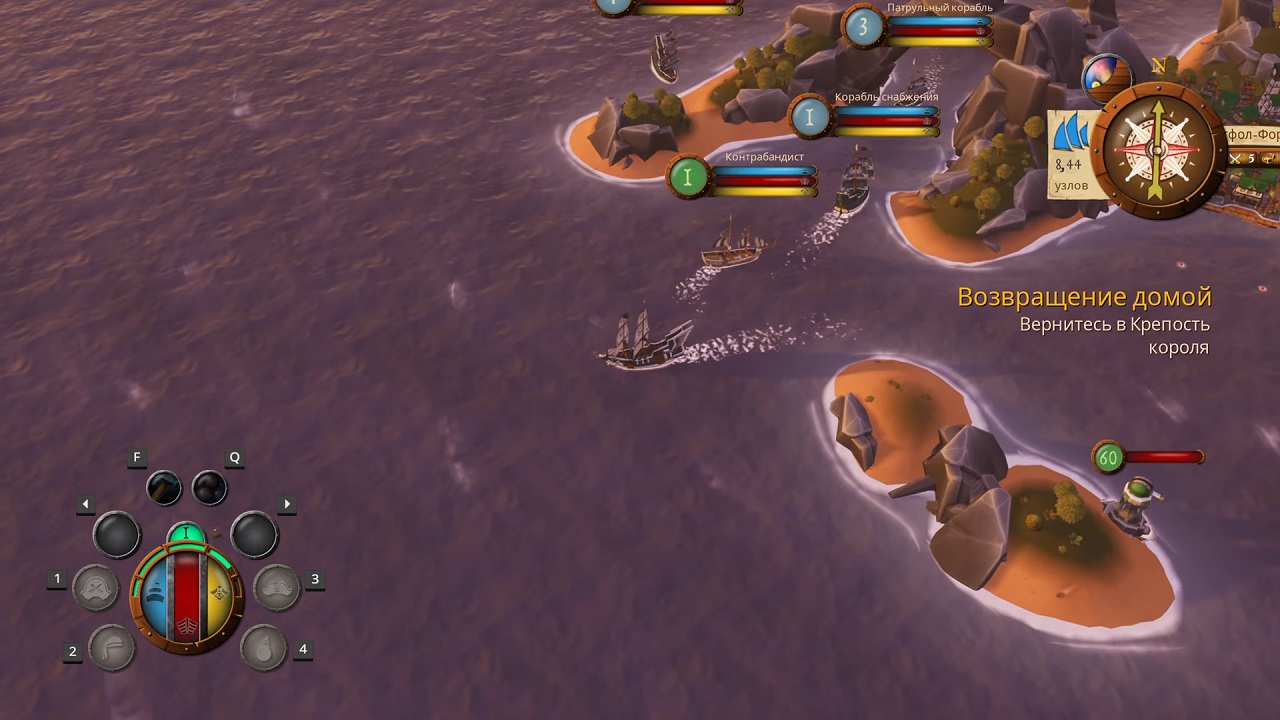The width and height of the screenshot is (1280, 720).
Task: Cycle abilities using the right arrow button
Action: click(288, 503)
